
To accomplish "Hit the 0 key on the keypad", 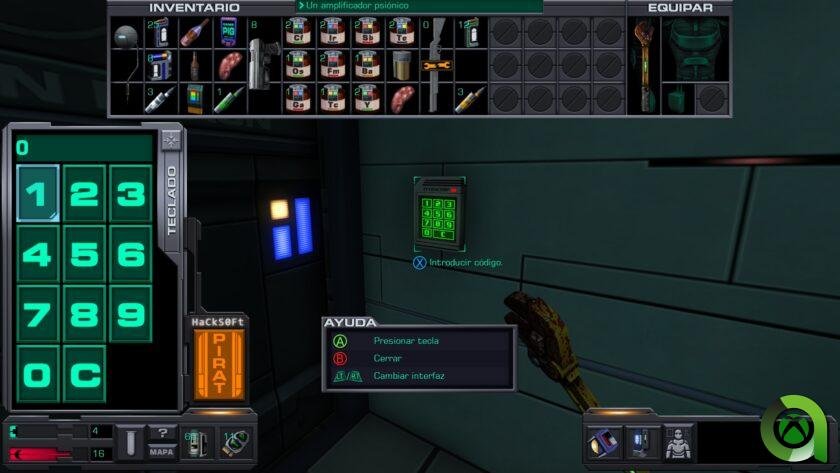I will click(38, 375).
